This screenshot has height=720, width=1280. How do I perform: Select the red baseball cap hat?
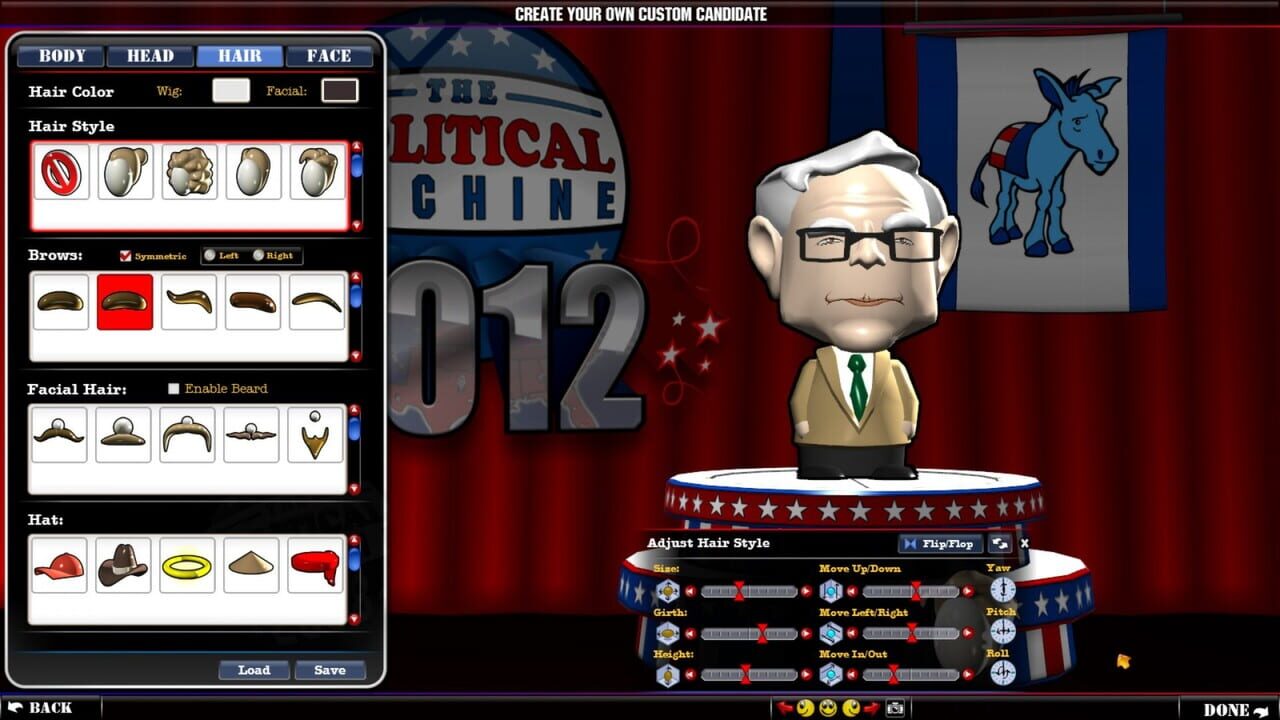point(59,565)
